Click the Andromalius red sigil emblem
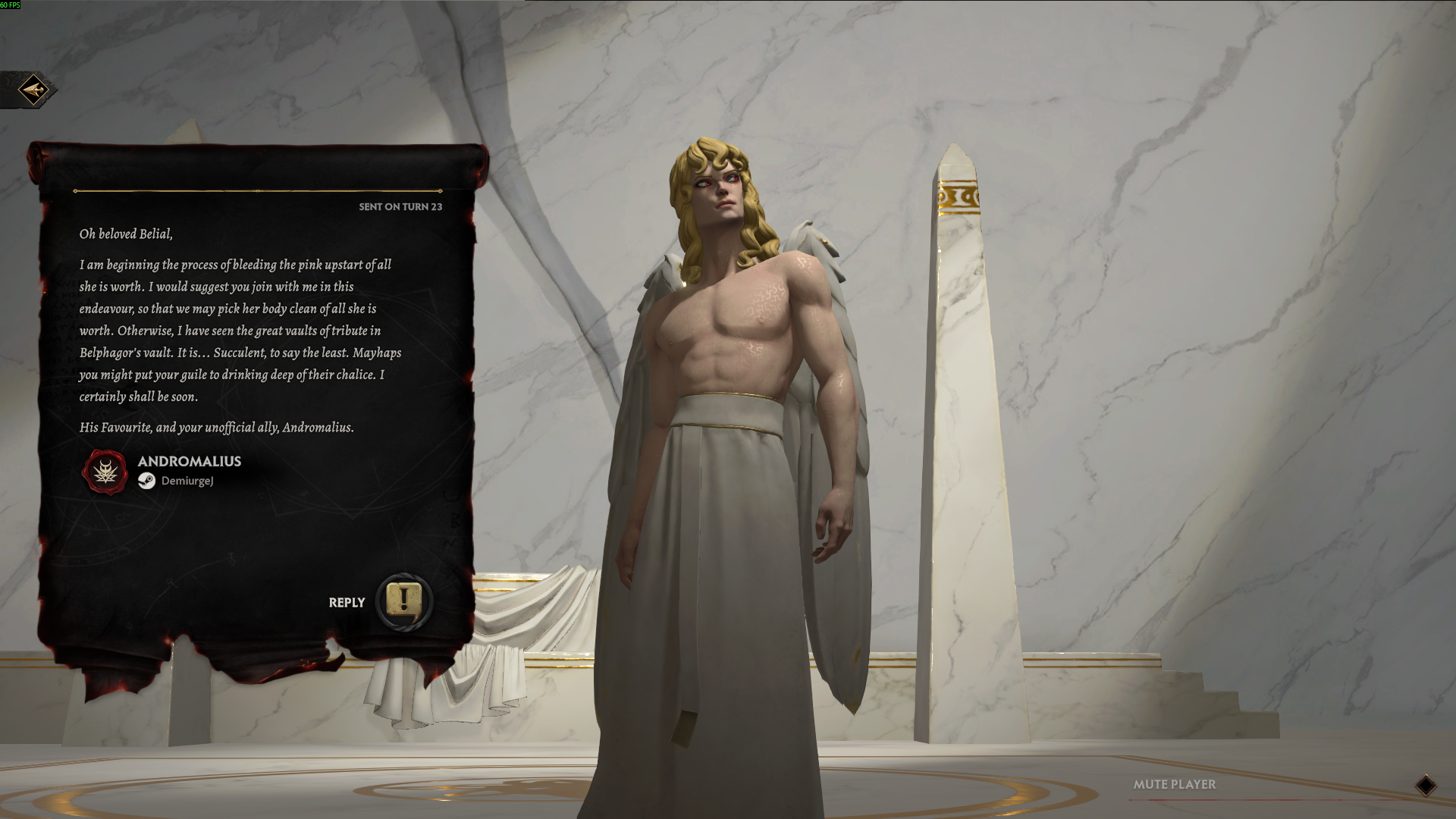 [105, 472]
